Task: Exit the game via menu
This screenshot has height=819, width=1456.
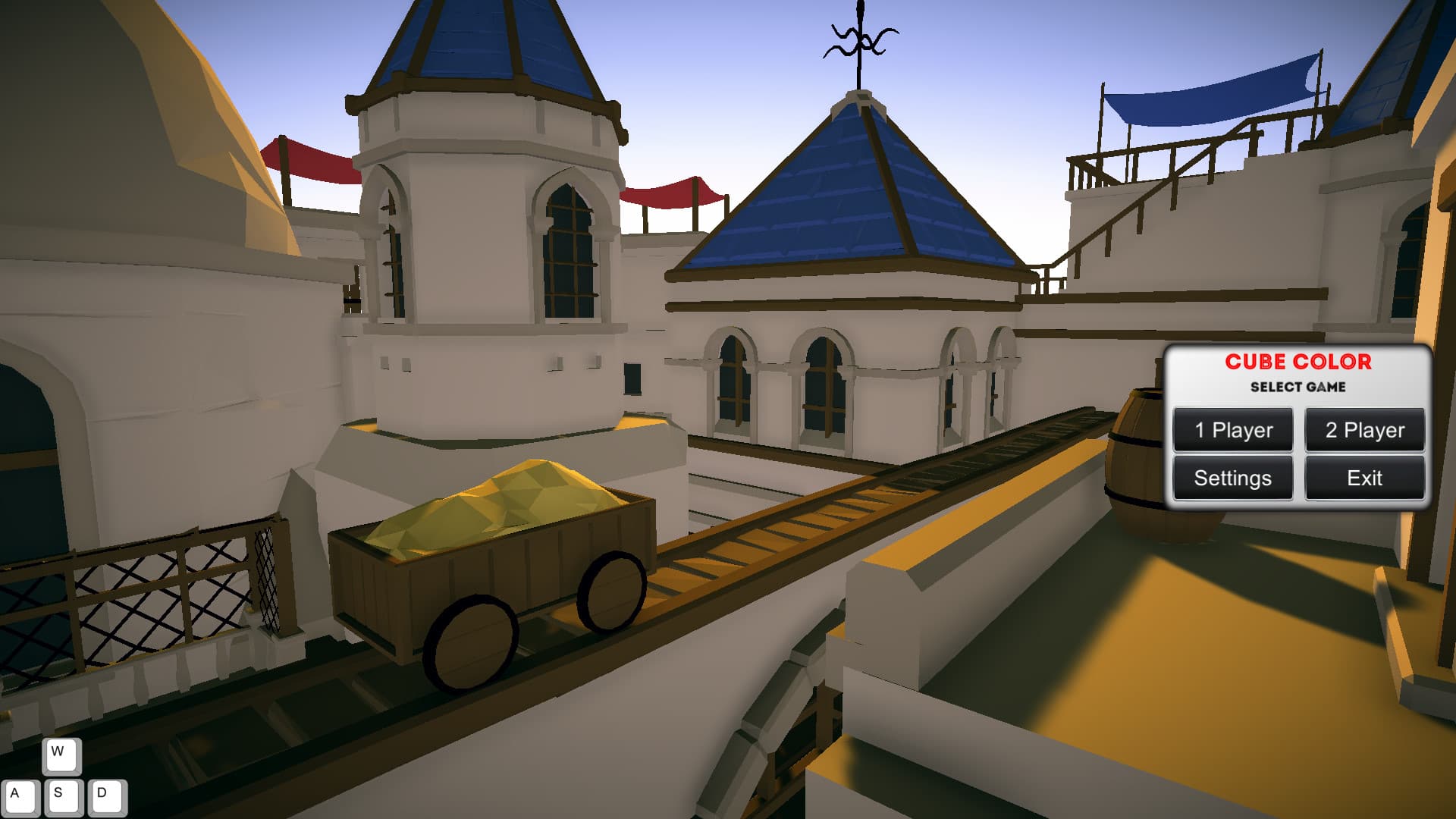Action: tap(1364, 478)
